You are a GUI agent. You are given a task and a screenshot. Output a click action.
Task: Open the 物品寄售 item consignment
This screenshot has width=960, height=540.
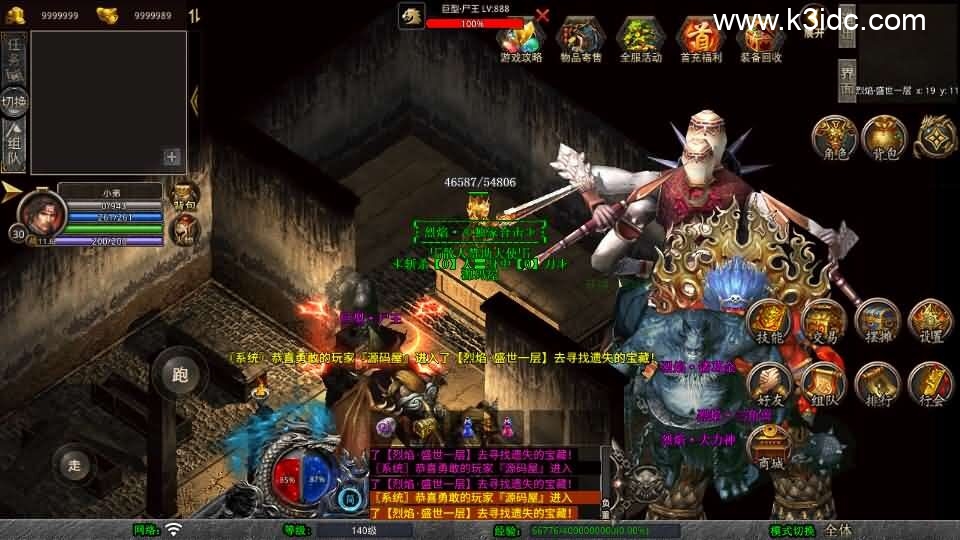click(x=581, y=39)
